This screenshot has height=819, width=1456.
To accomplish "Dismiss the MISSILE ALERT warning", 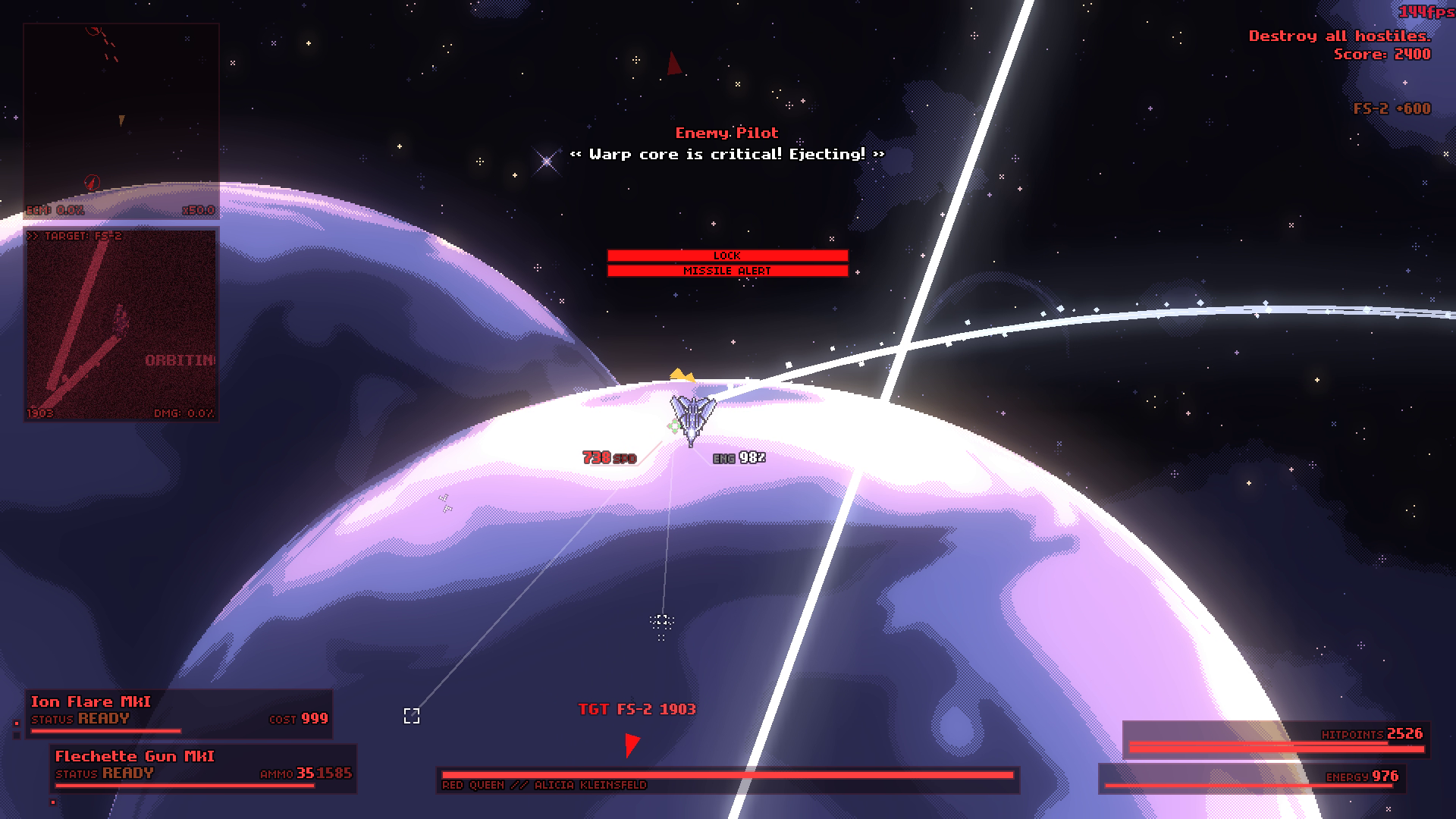I will click(726, 270).
